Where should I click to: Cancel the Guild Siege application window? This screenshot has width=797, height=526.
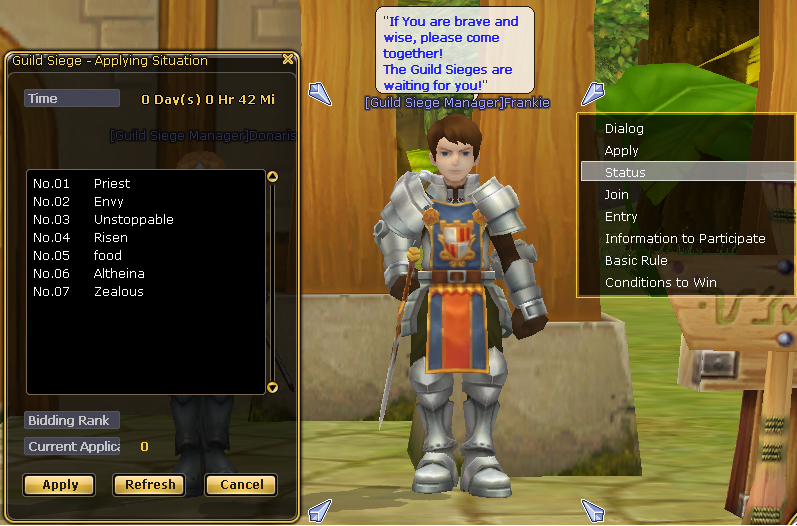tap(241, 485)
